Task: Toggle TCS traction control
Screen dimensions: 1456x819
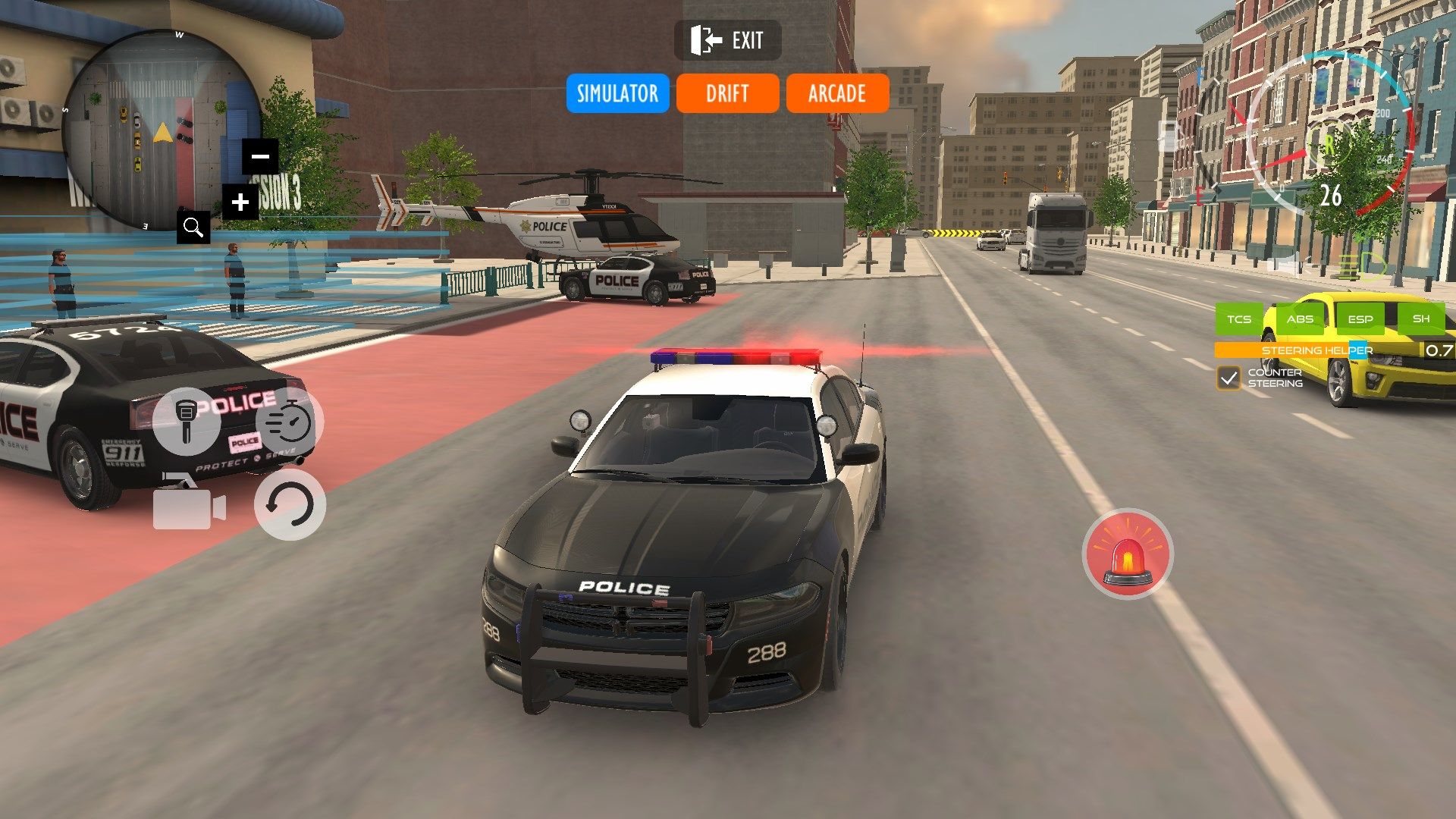Action: point(1241,319)
